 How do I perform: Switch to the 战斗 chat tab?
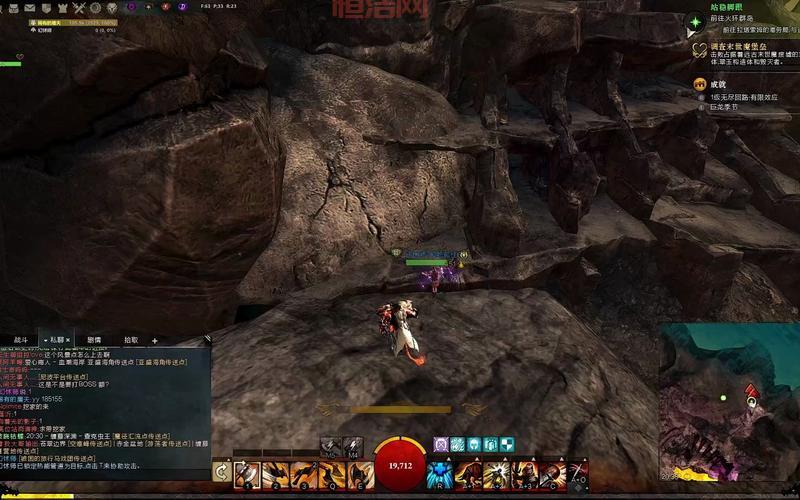click(x=20, y=340)
